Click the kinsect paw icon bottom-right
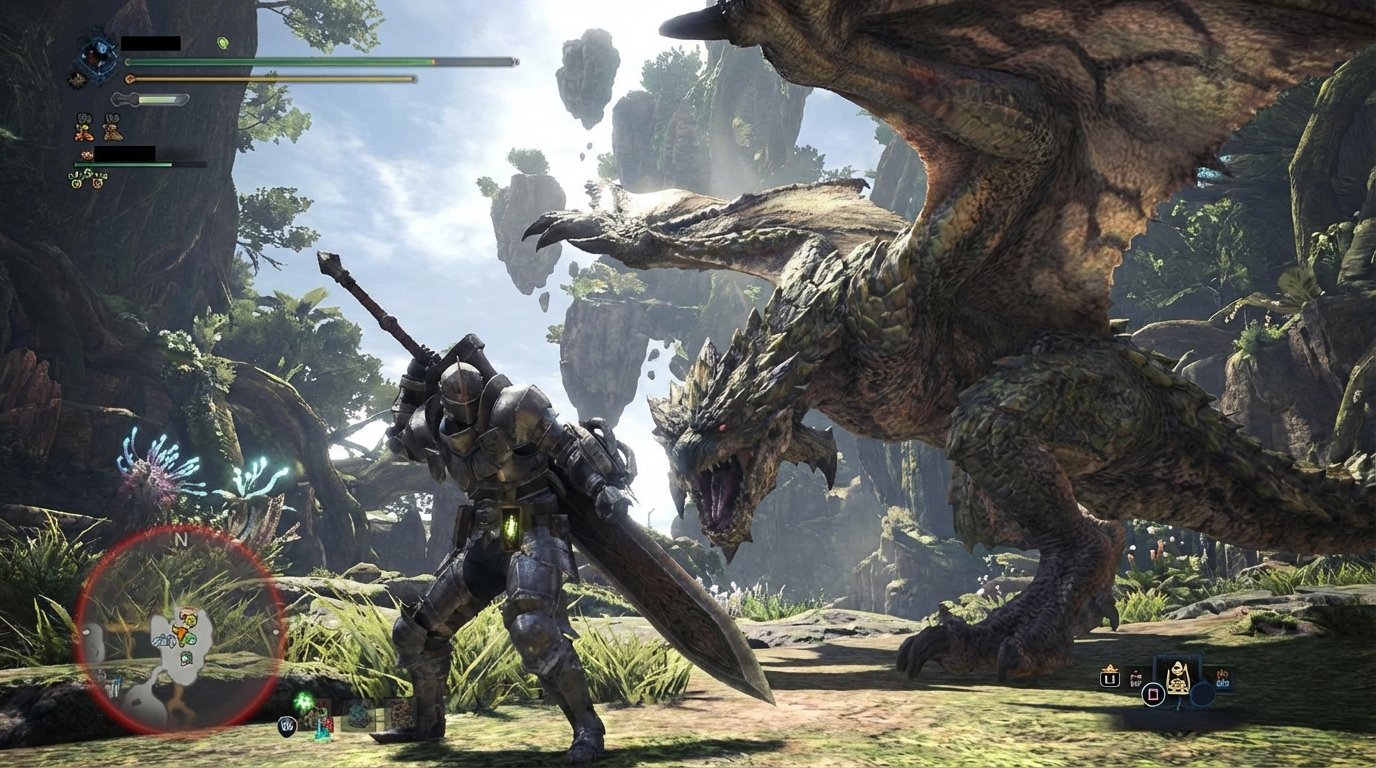Image resolution: width=1376 pixels, height=768 pixels. click(x=1223, y=679)
